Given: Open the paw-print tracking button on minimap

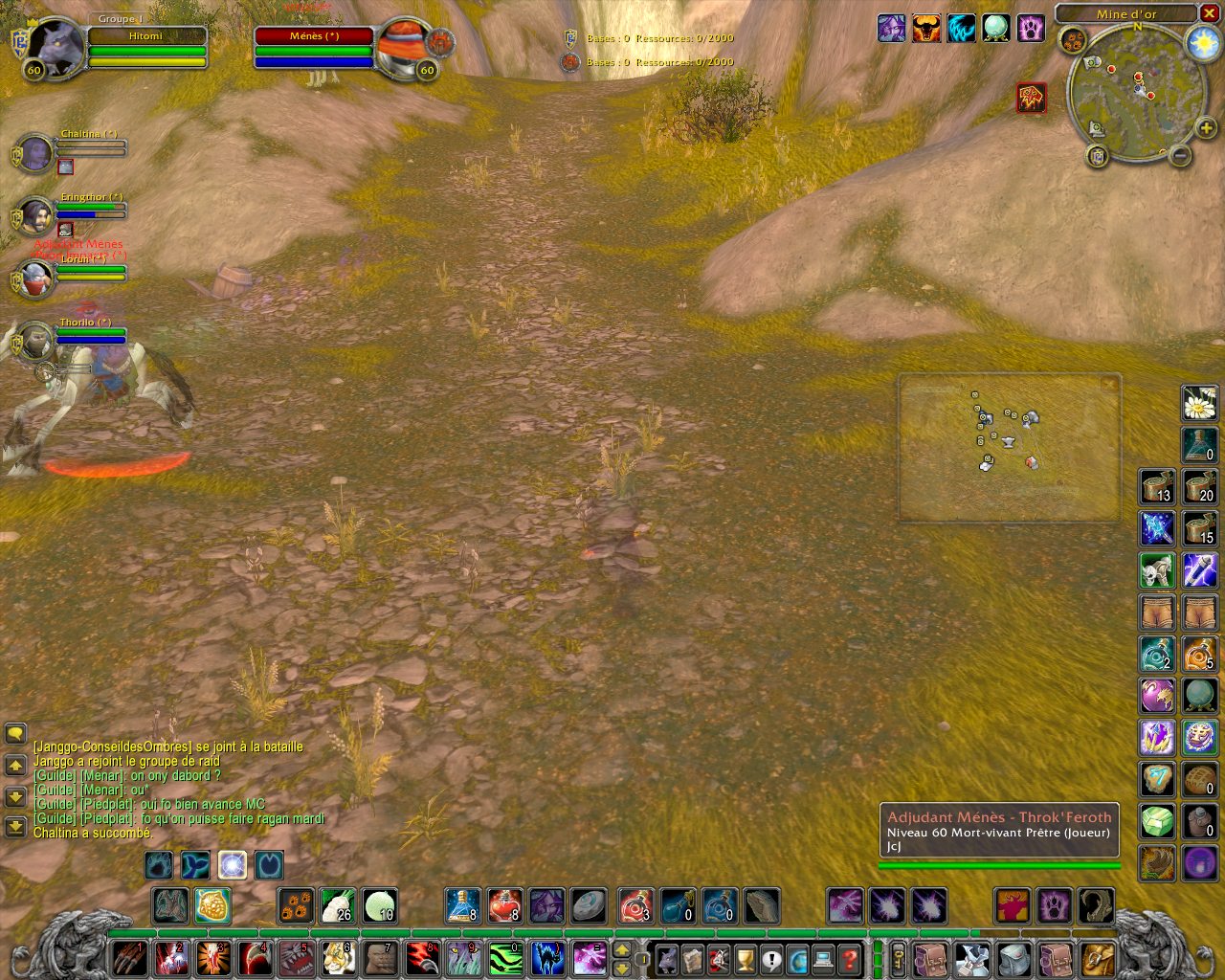Looking at the screenshot, I should [x=1072, y=40].
